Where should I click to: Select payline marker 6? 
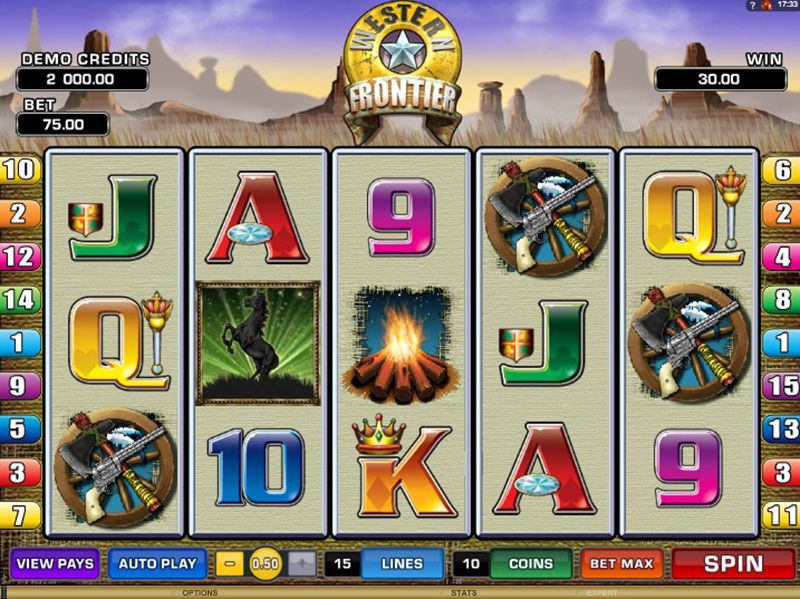(781, 170)
